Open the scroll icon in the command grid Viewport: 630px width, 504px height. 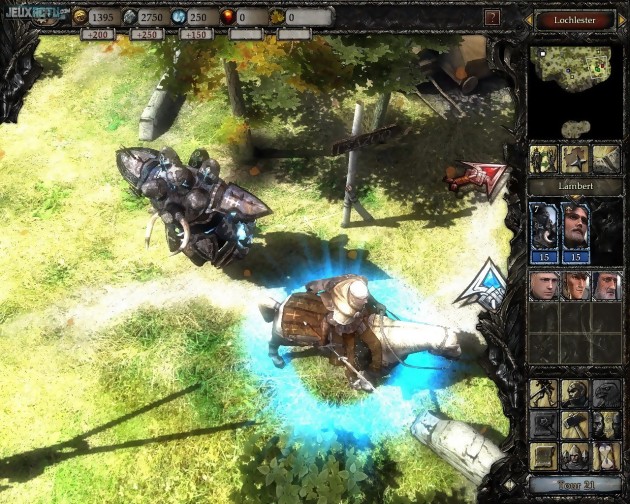(x=544, y=456)
